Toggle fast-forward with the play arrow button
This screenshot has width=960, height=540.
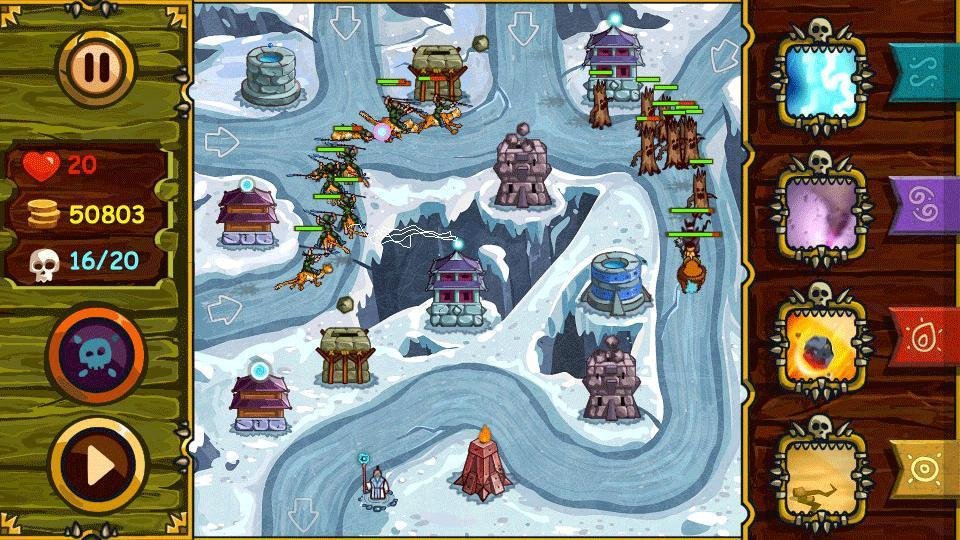point(97,464)
